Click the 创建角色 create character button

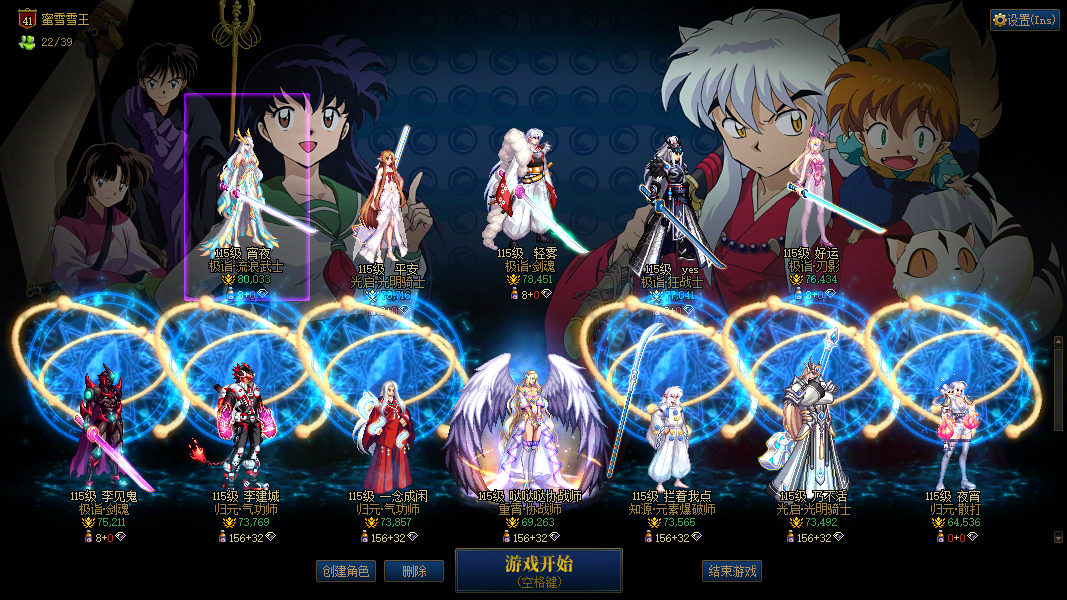point(346,571)
